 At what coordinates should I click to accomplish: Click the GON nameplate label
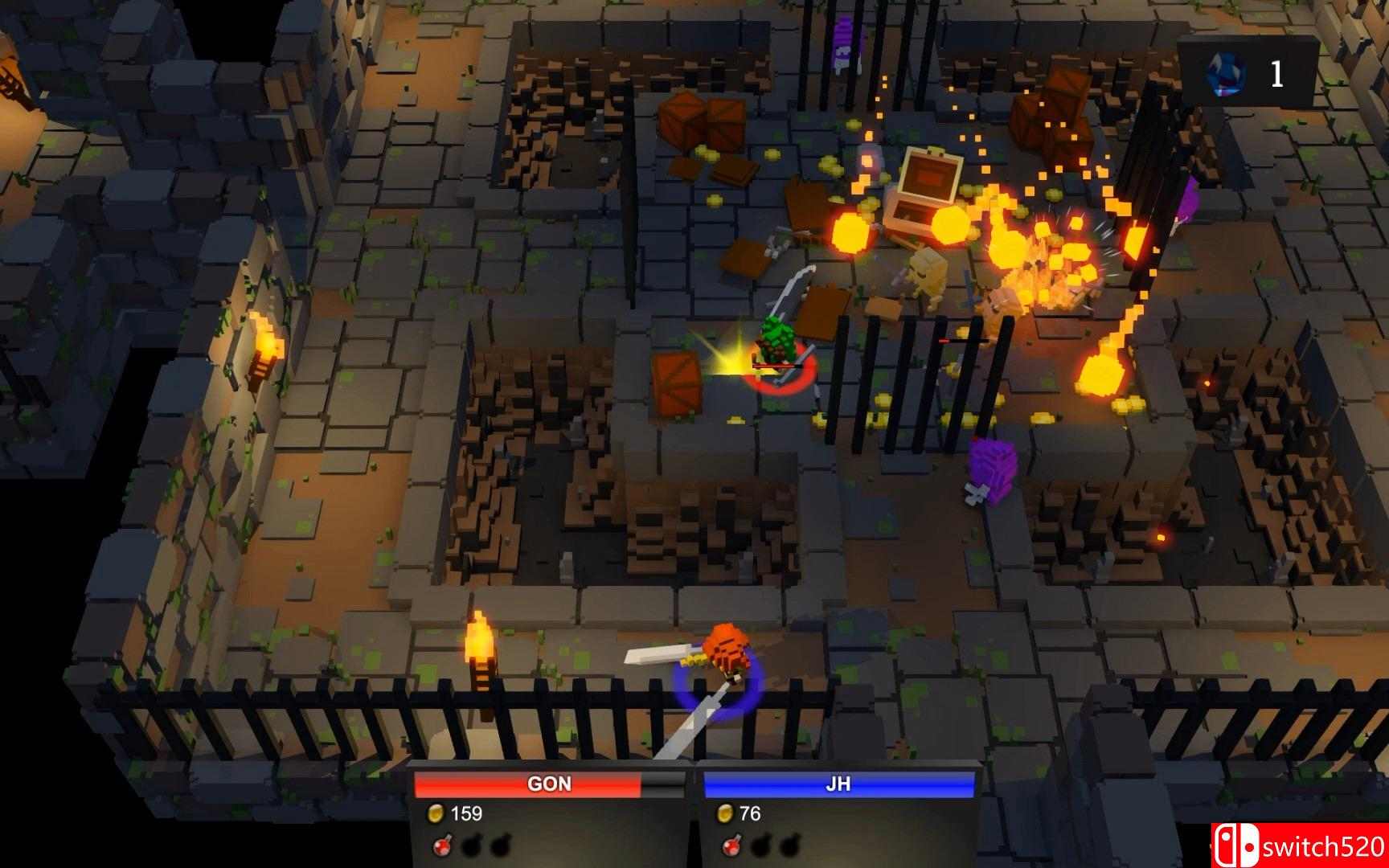548,784
